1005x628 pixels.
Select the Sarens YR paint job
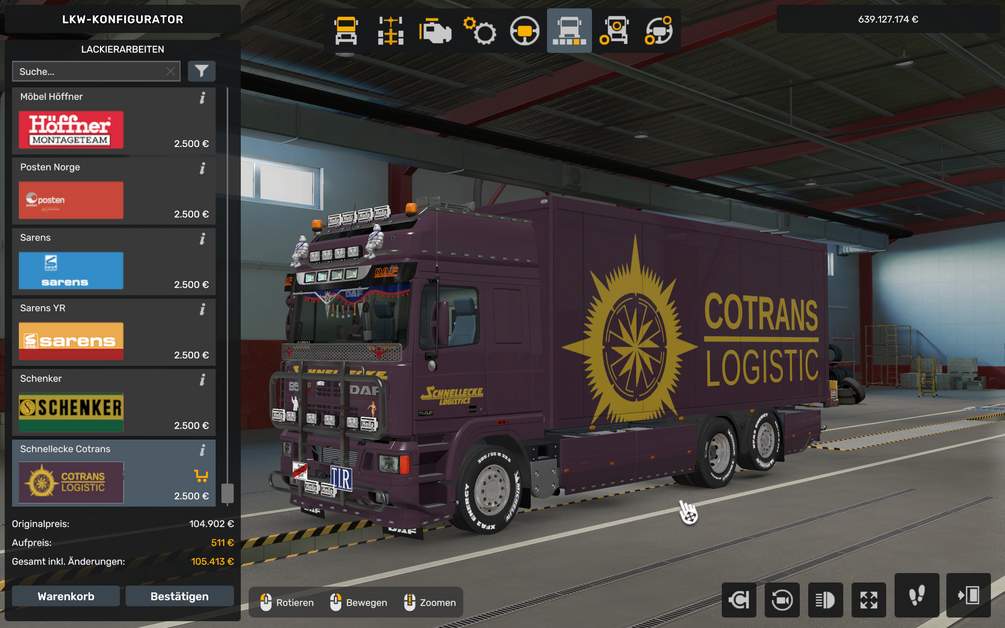[x=72, y=341]
